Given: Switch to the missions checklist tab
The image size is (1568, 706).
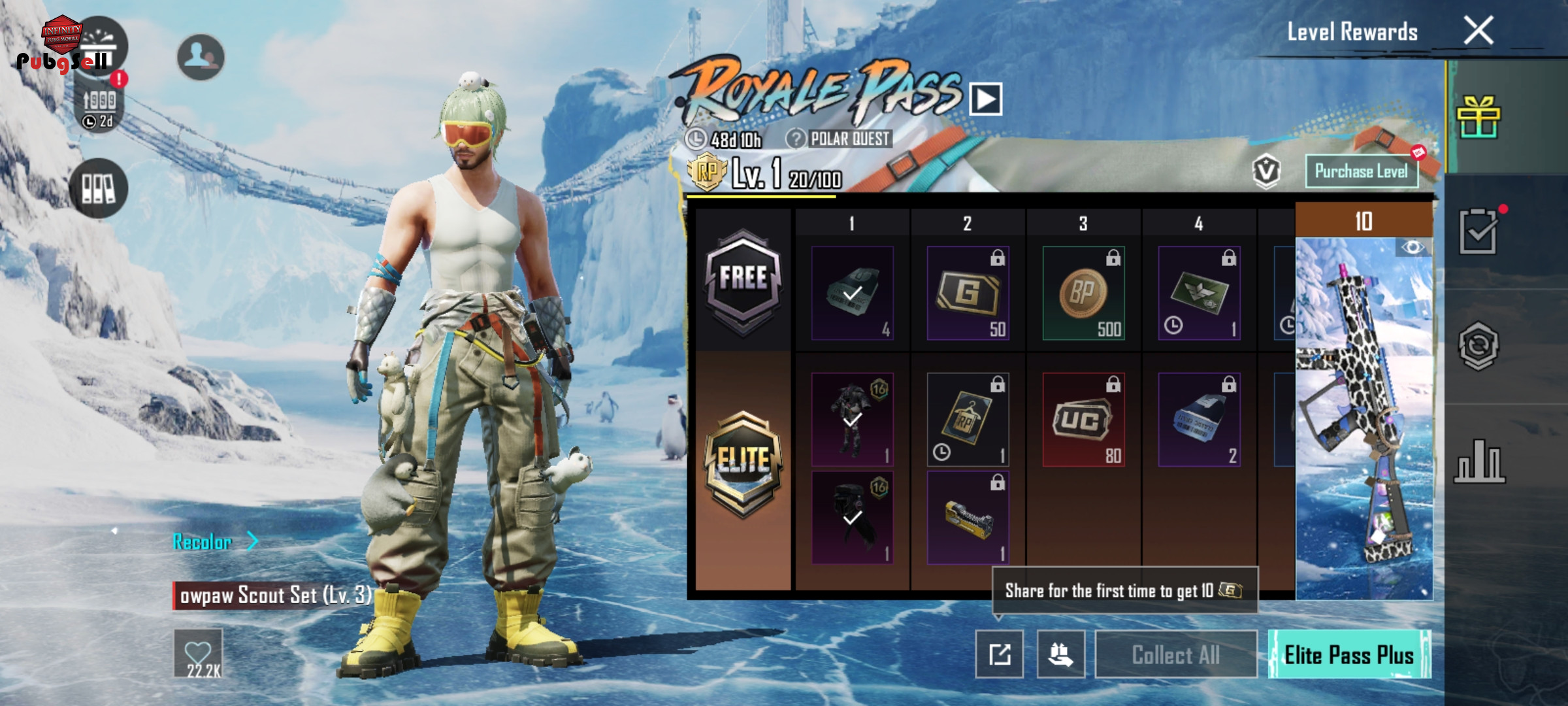Looking at the screenshot, I should (x=1478, y=231).
